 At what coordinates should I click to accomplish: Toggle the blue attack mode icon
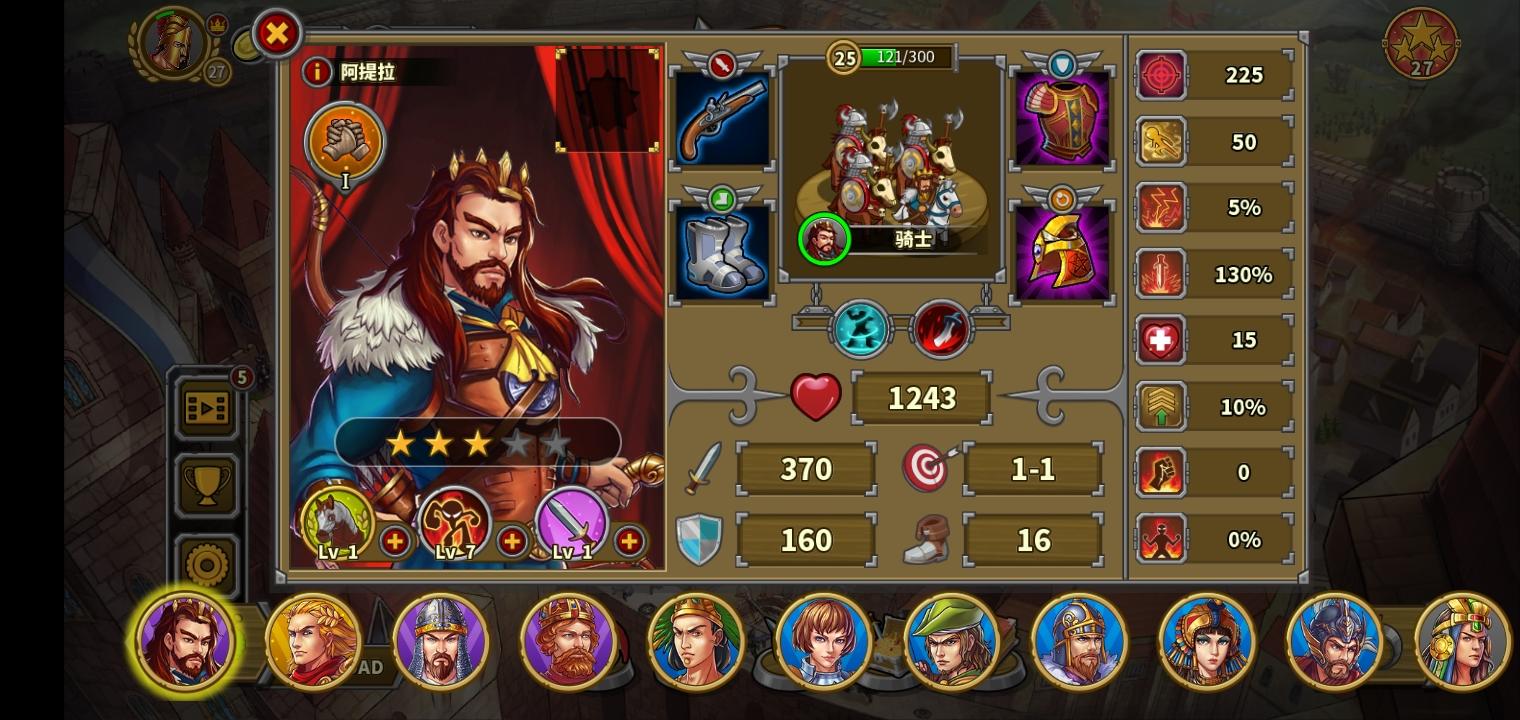(858, 327)
